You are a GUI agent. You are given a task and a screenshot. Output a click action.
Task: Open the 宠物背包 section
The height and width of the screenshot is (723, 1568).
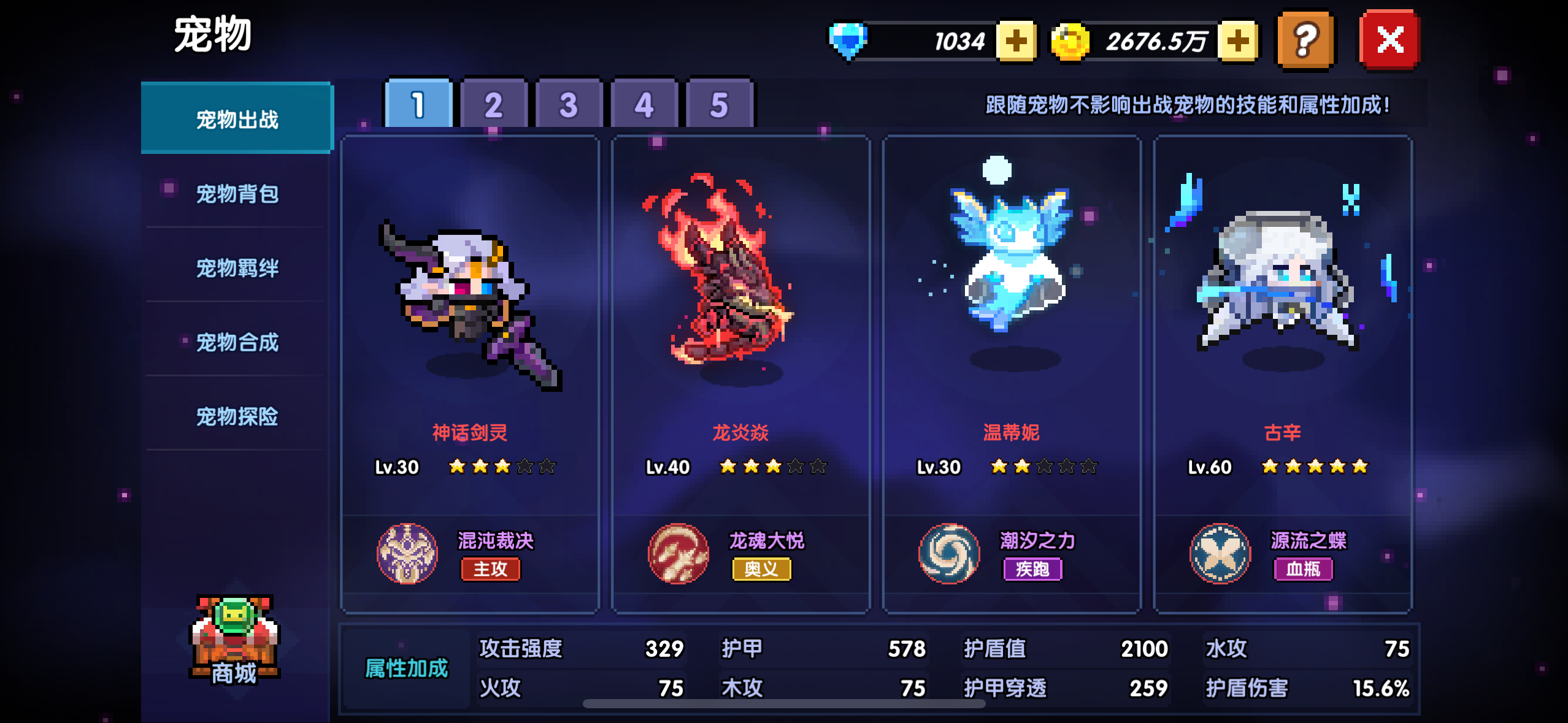click(237, 193)
